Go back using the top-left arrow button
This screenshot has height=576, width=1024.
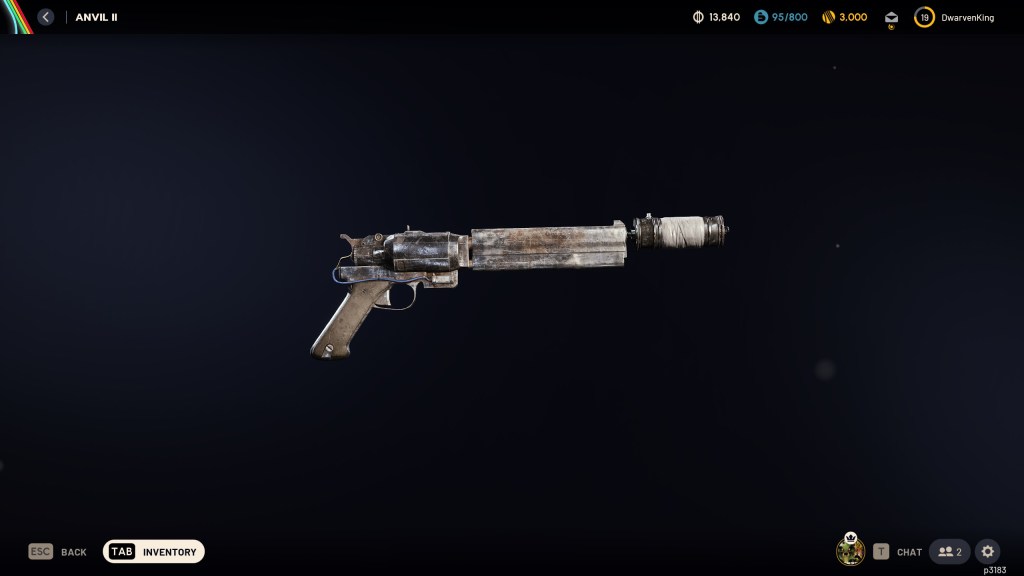(x=46, y=17)
